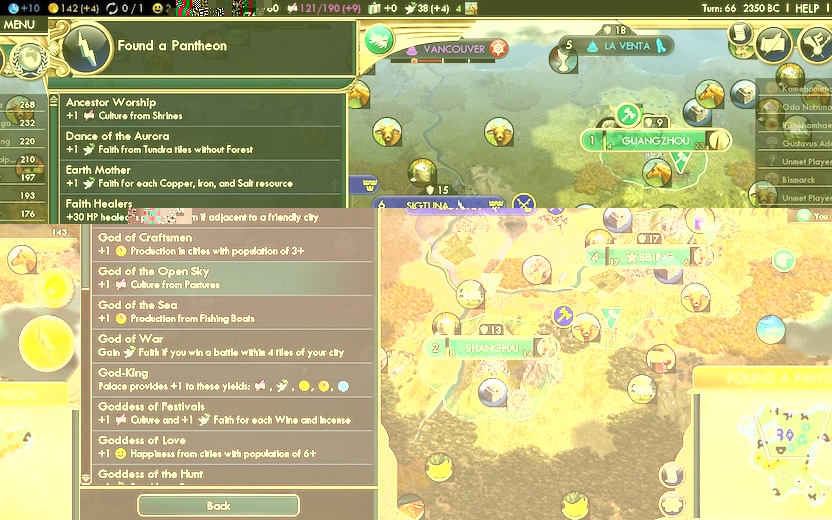Image resolution: width=832 pixels, height=520 pixels.
Task: Open the Guangzhou city banner
Action: pos(655,141)
